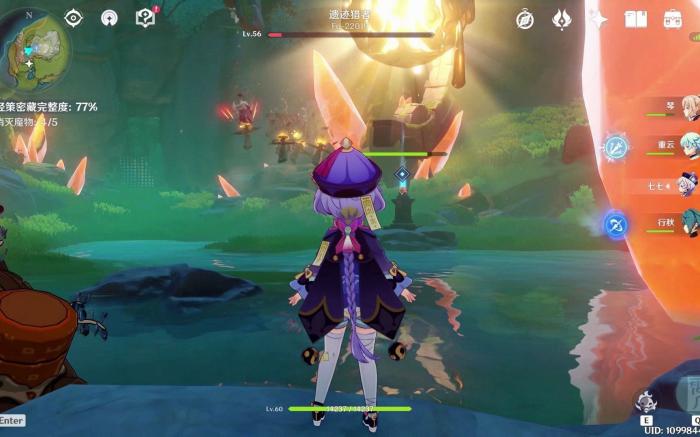Open the circular minimap
Screen dimensions: 700x437
[37, 48]
